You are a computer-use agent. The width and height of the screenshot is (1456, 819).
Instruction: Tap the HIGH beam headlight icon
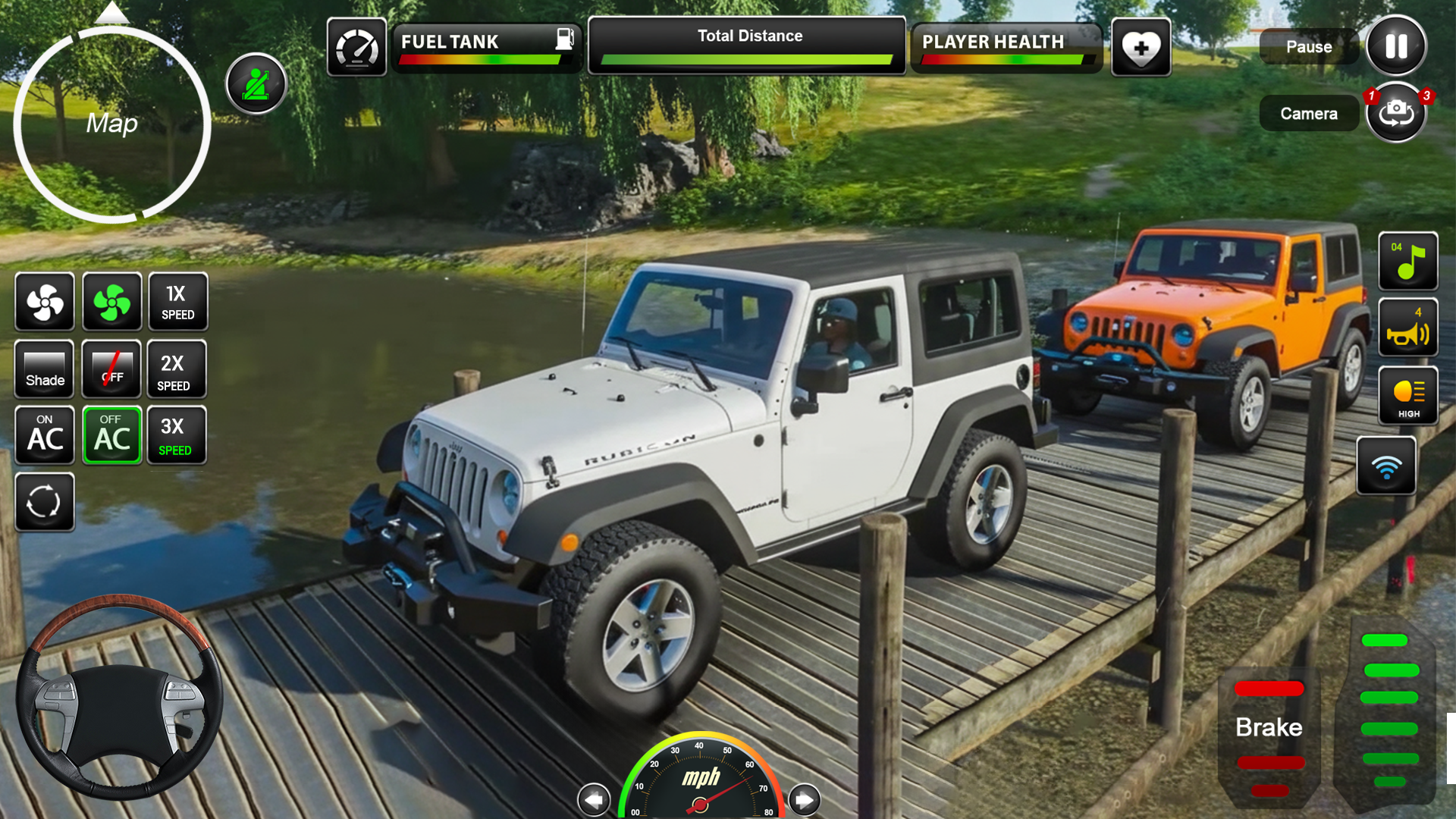tap(1408, 394)
